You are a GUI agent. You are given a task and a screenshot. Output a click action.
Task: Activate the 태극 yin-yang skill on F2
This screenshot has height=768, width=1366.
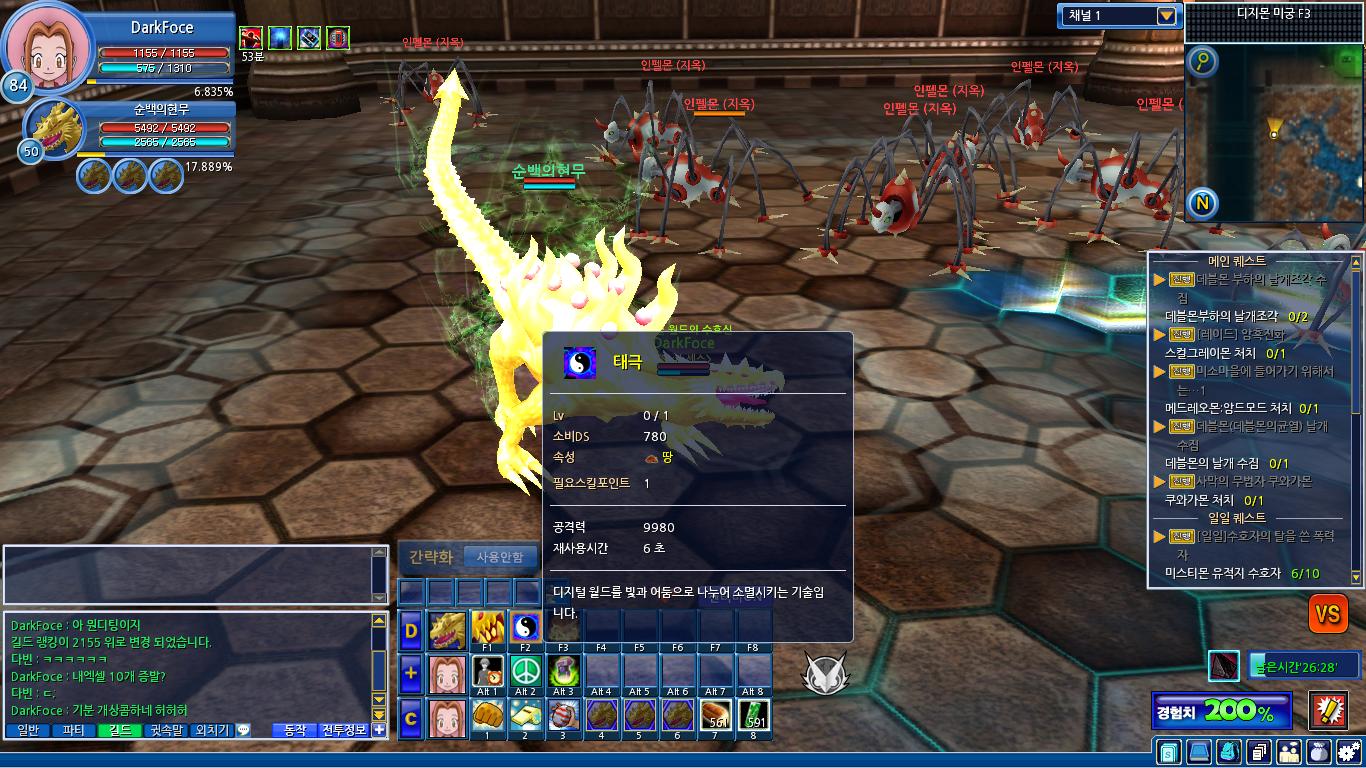coord(525,628)
